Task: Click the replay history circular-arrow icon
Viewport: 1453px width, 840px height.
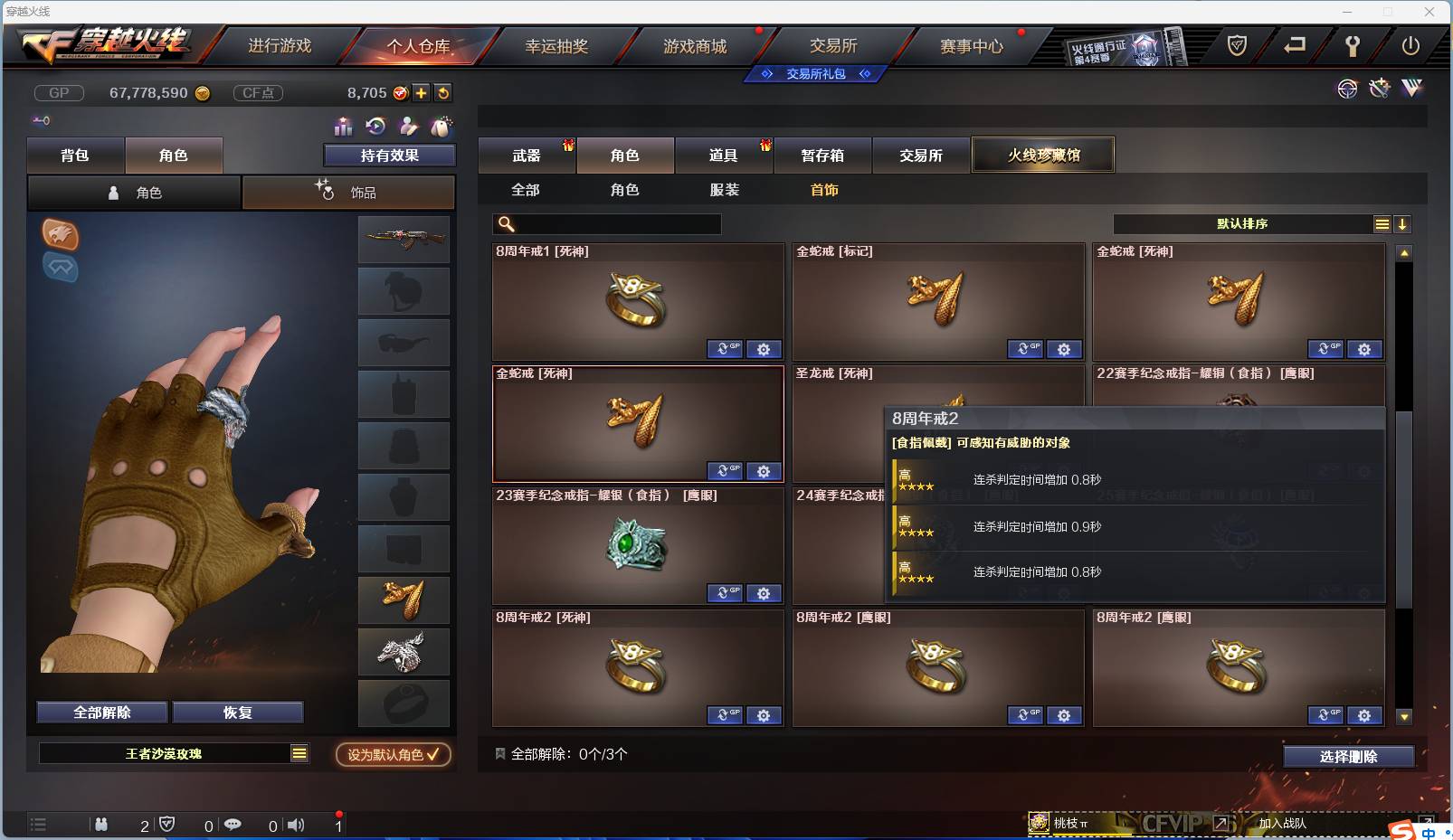Action: click(375, 126)
